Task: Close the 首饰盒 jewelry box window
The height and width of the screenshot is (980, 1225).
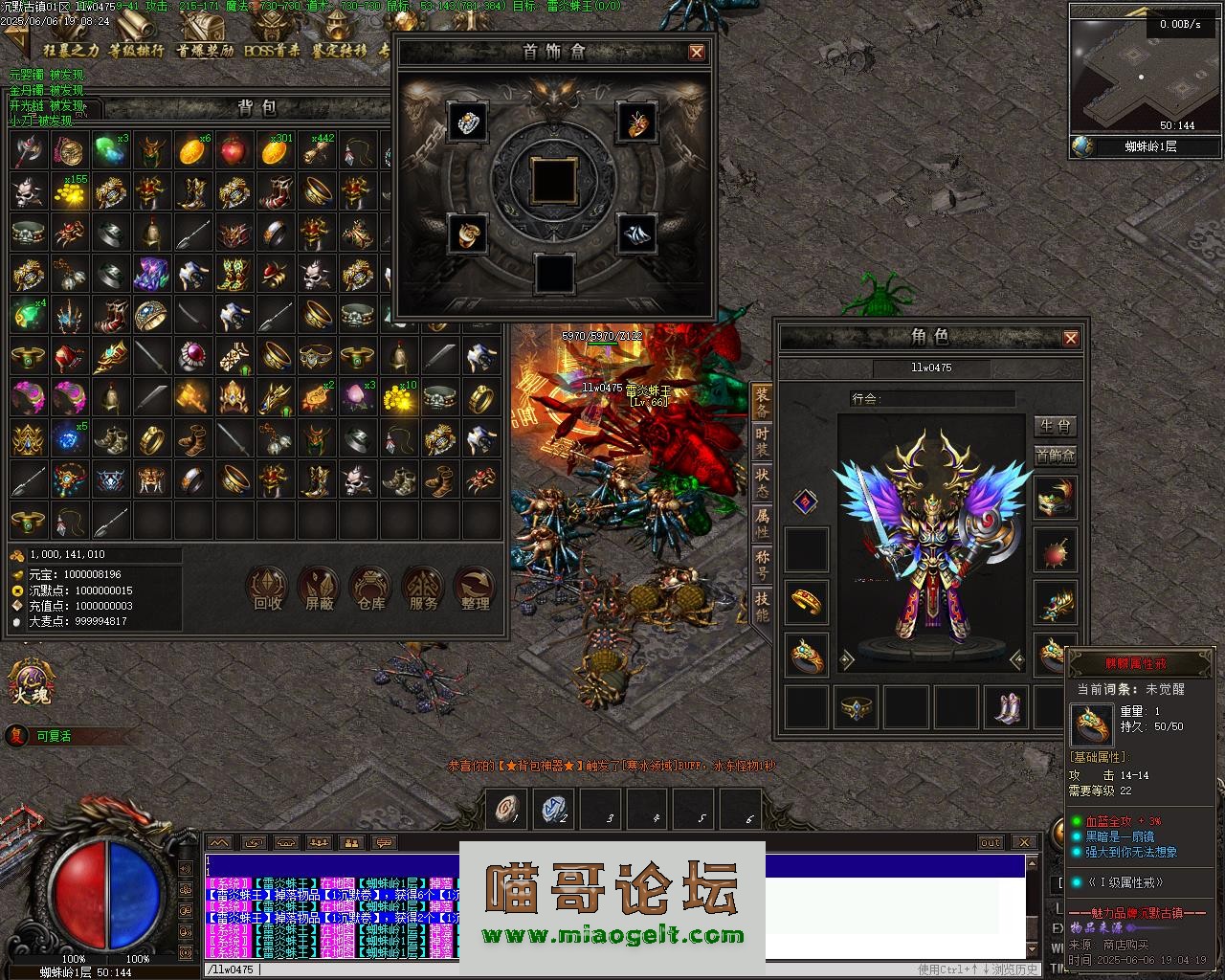Action: 697,53
